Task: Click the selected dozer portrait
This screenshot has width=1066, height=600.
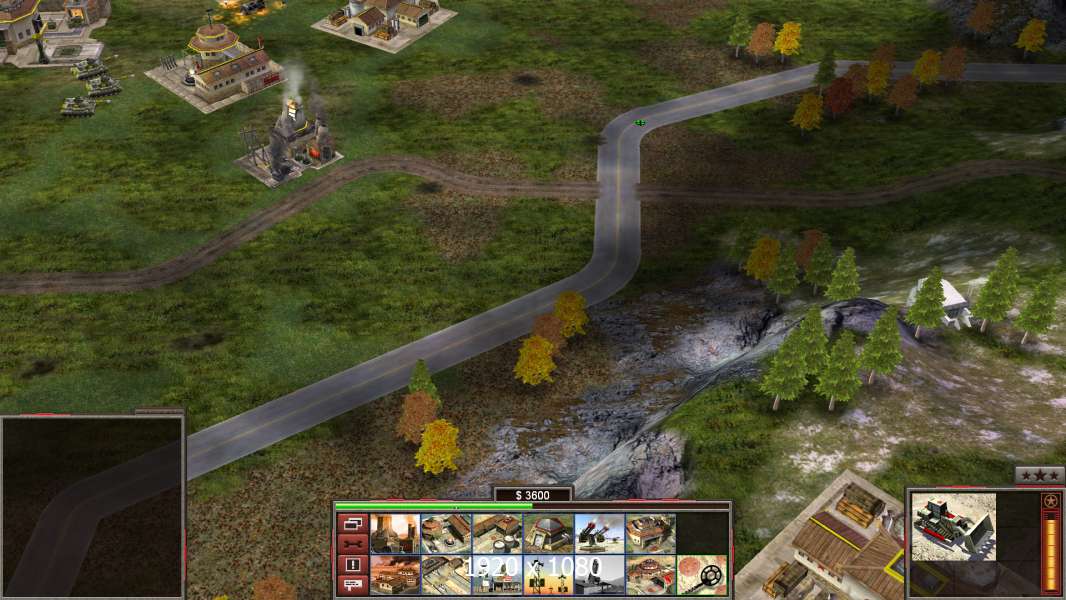Action: [953, 526]
